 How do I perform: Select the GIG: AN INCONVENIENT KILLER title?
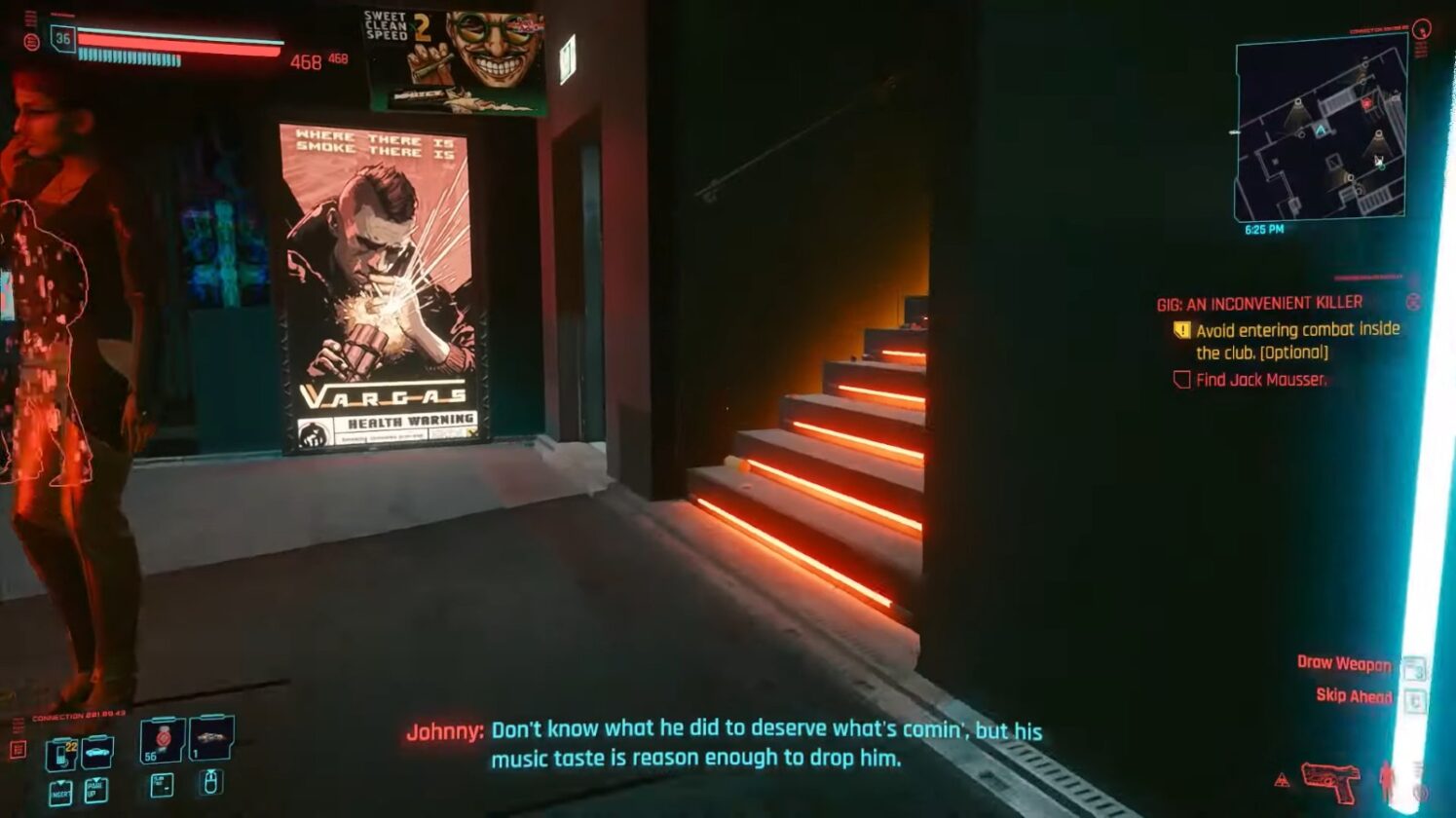click(x=1260, y=302)
